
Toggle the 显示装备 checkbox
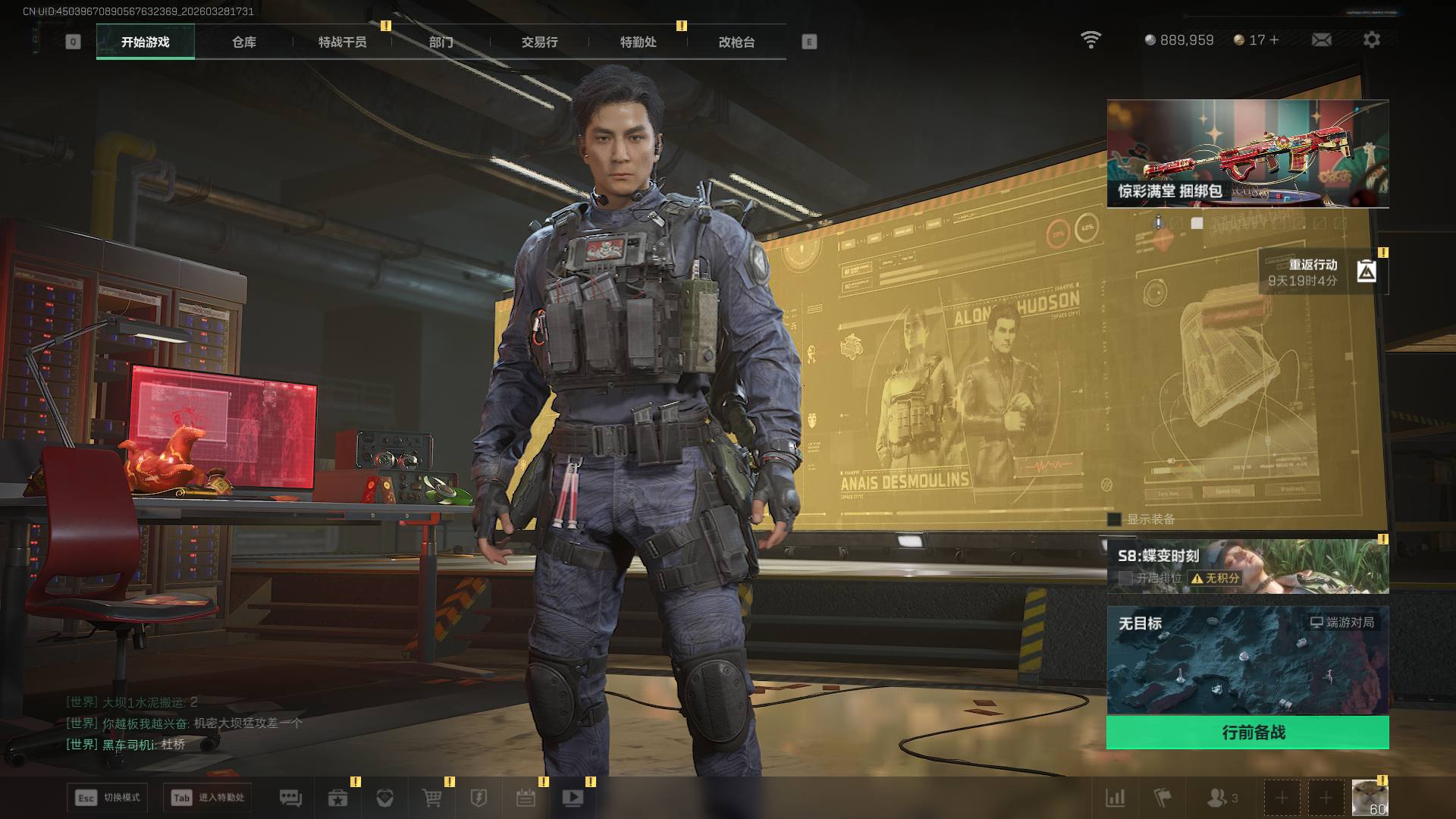coord(1114,519)
